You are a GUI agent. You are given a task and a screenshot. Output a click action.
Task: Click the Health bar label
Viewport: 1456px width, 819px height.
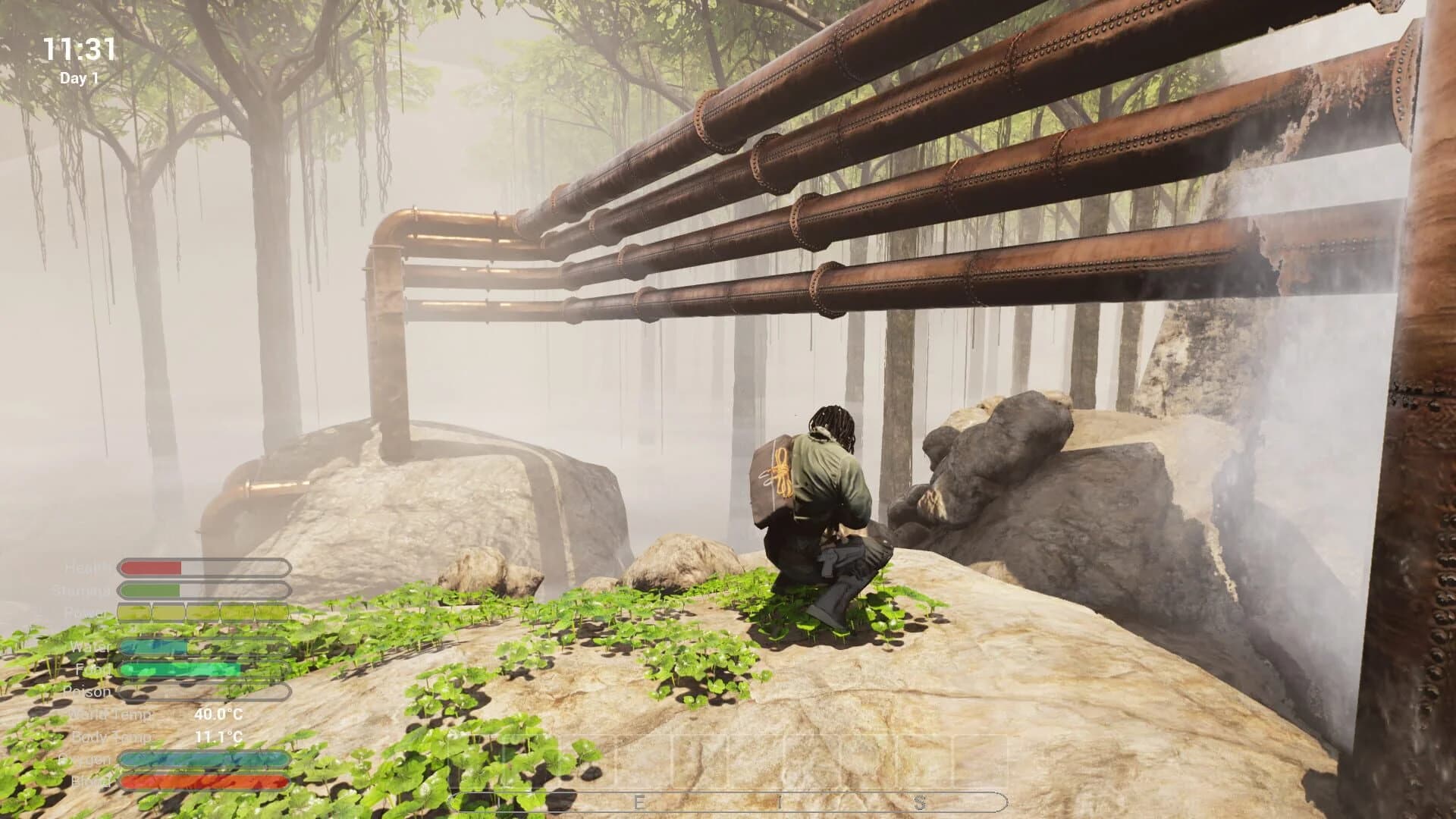pyautogui.click(x=83, y=567)
